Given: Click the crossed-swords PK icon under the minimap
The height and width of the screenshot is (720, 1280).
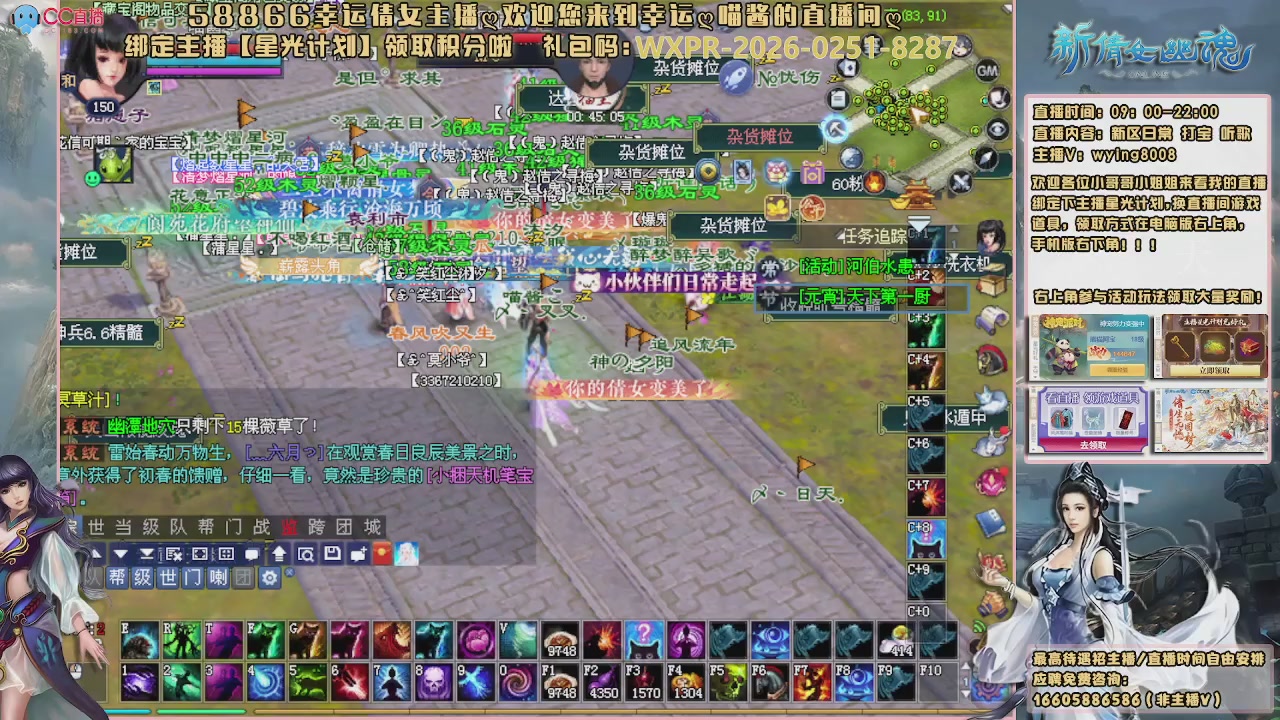Looking at the screenshot, I should (960, 181).
